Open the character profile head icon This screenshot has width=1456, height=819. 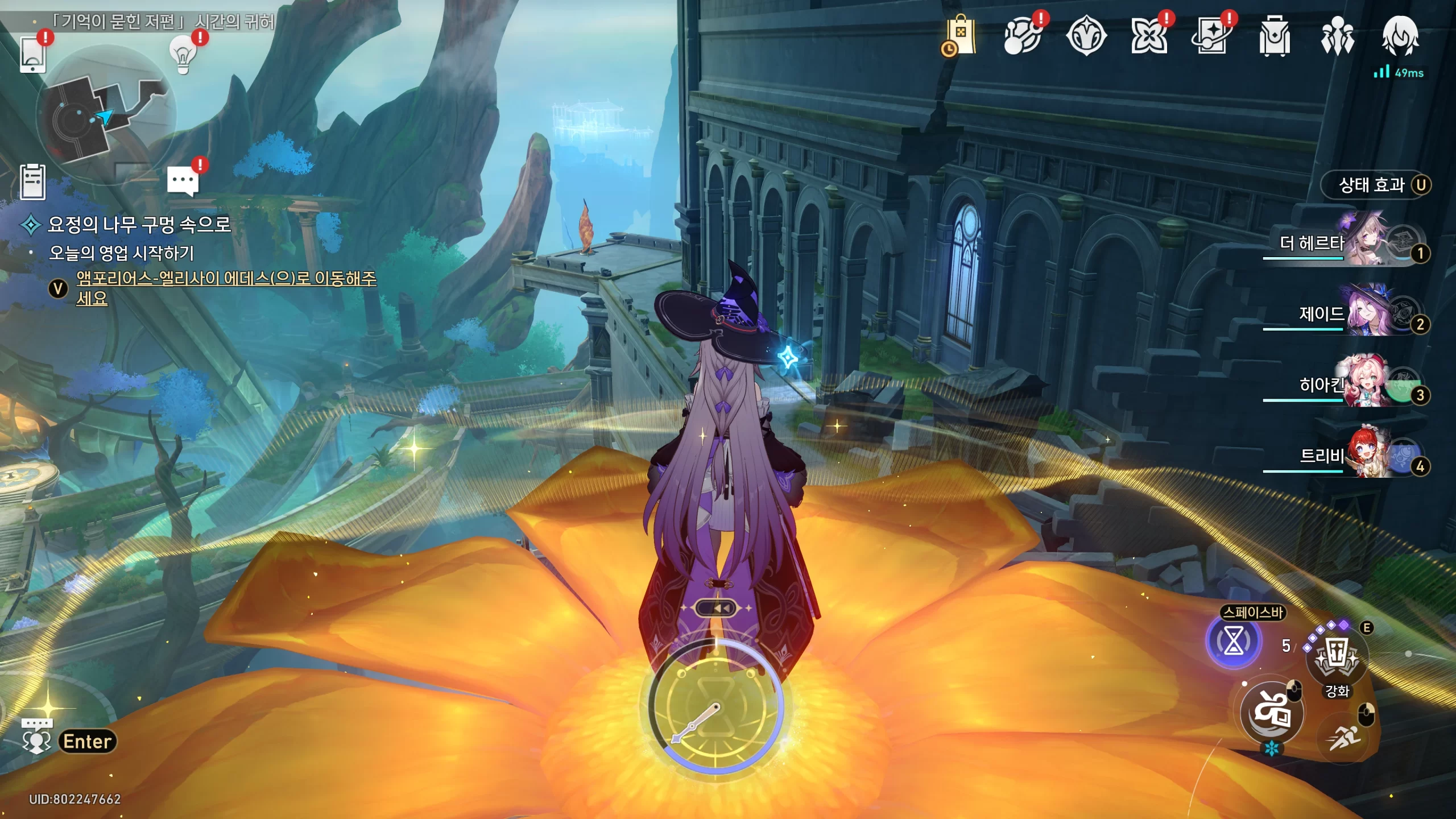[x=1400, y=36]
